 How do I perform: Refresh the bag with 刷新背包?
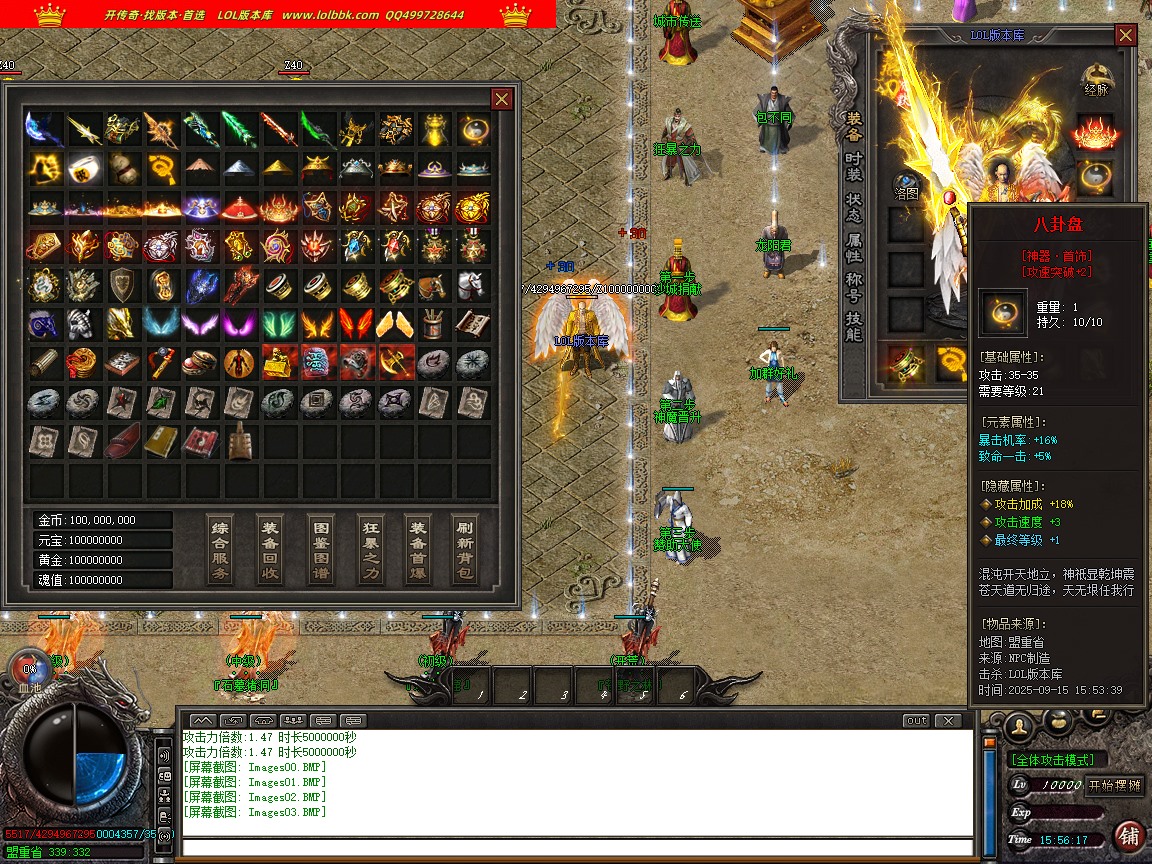[465, 549]
